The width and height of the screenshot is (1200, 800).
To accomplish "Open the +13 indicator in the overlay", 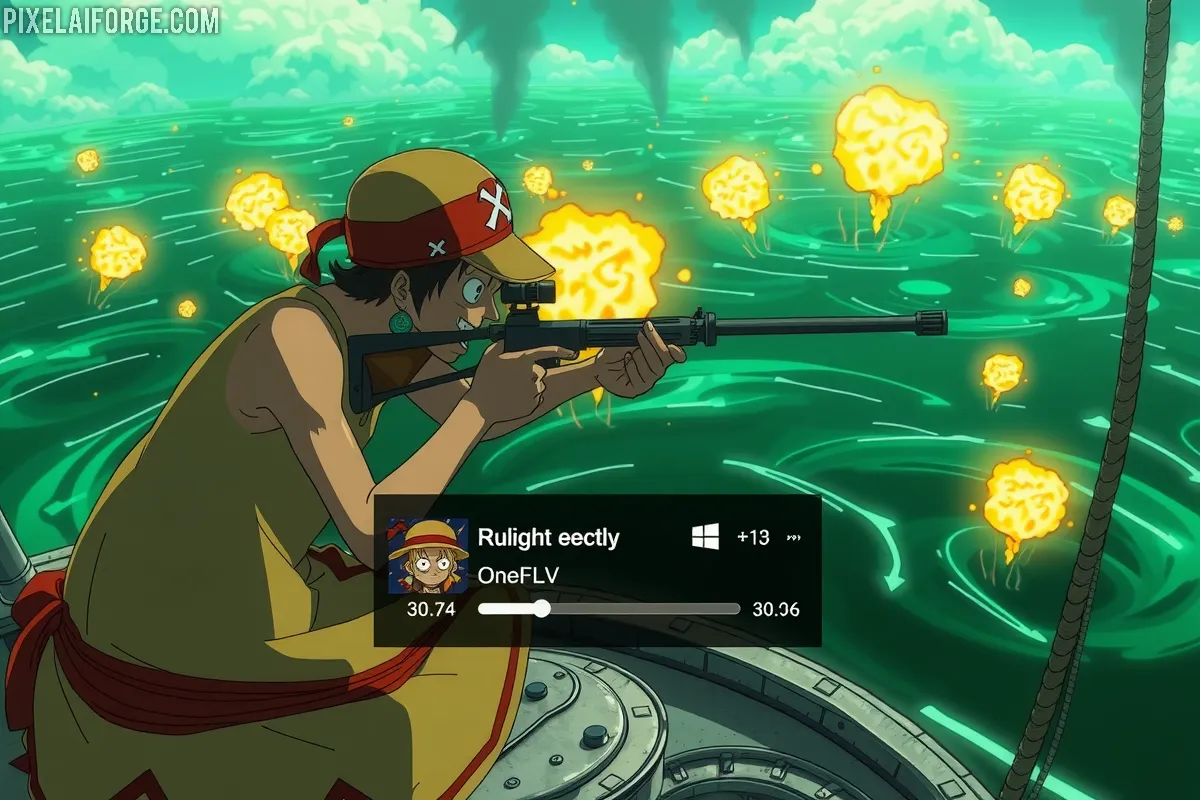I will click(752, 537).
